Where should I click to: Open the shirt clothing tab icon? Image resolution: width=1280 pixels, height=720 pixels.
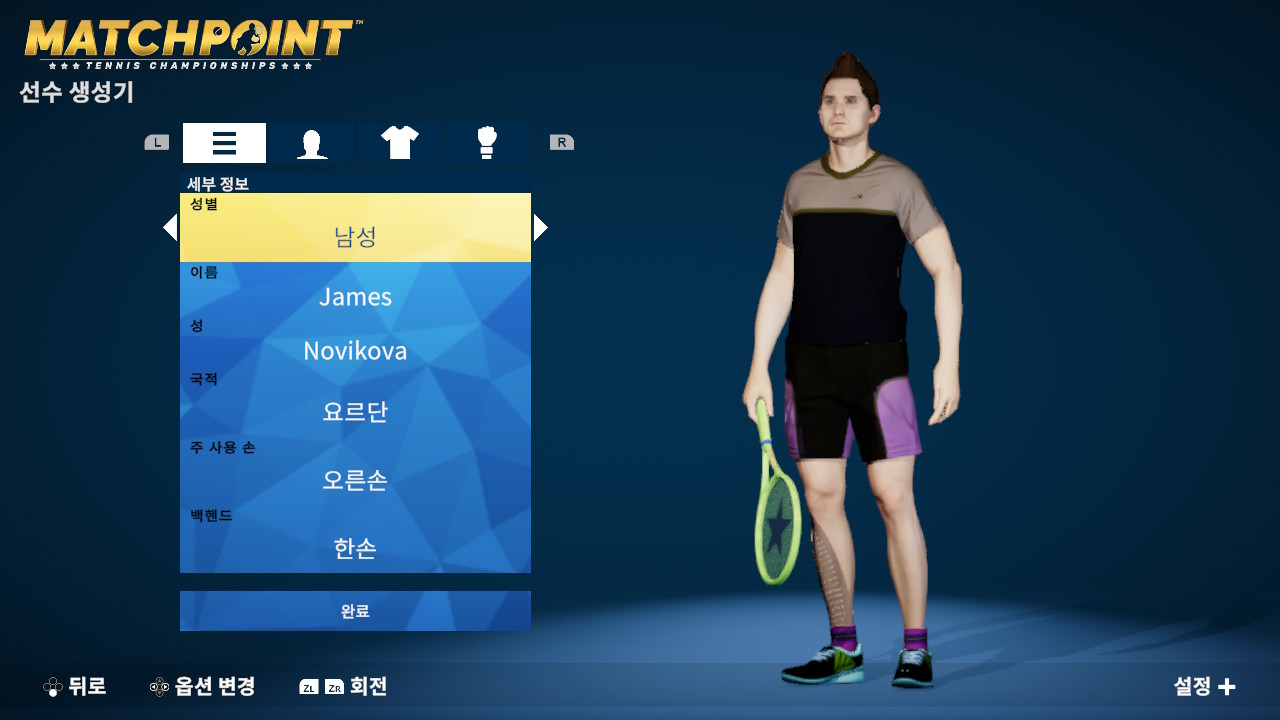[x=400, y=142]
